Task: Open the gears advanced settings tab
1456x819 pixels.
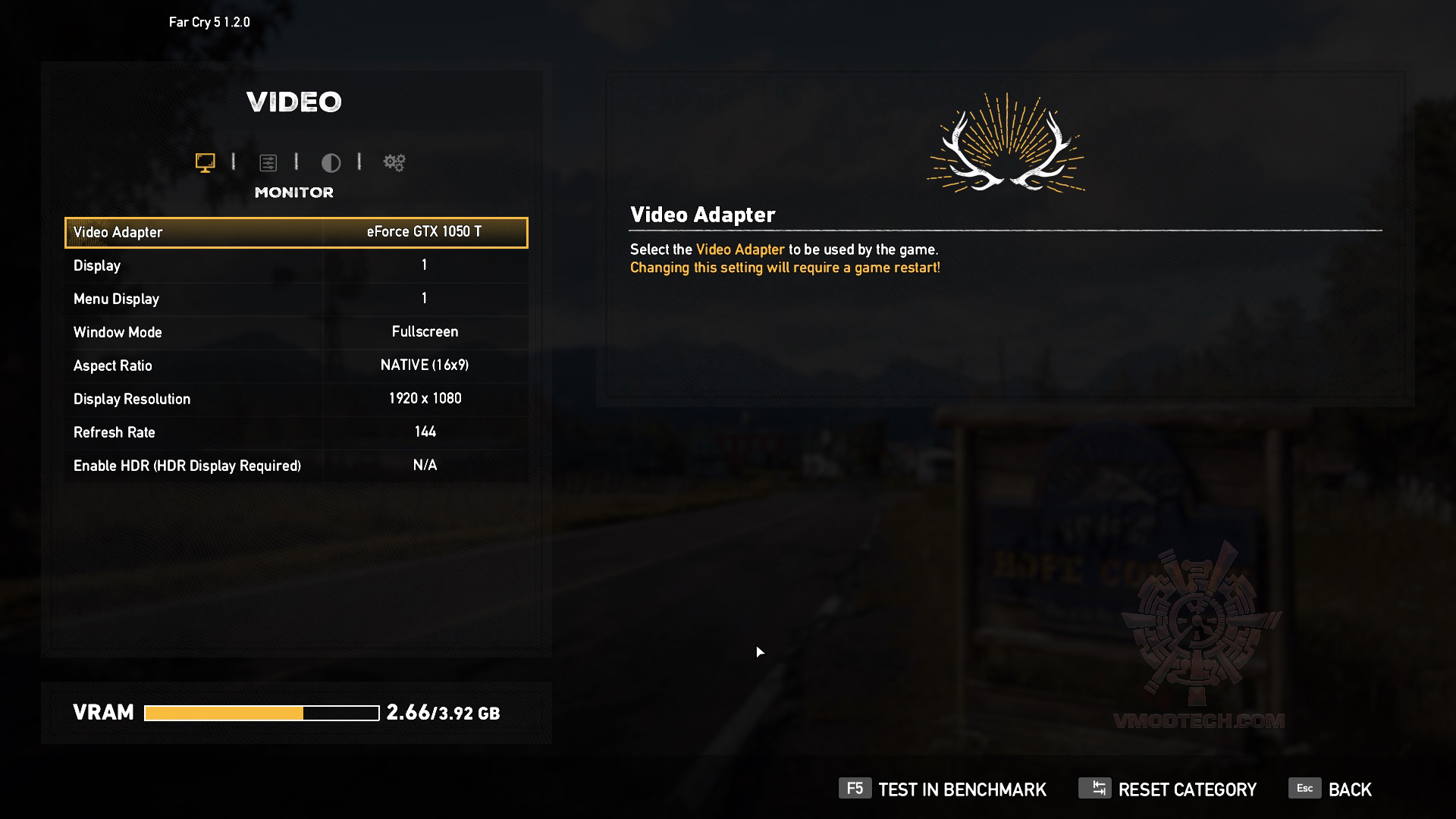Action: [x=394, y=162]
